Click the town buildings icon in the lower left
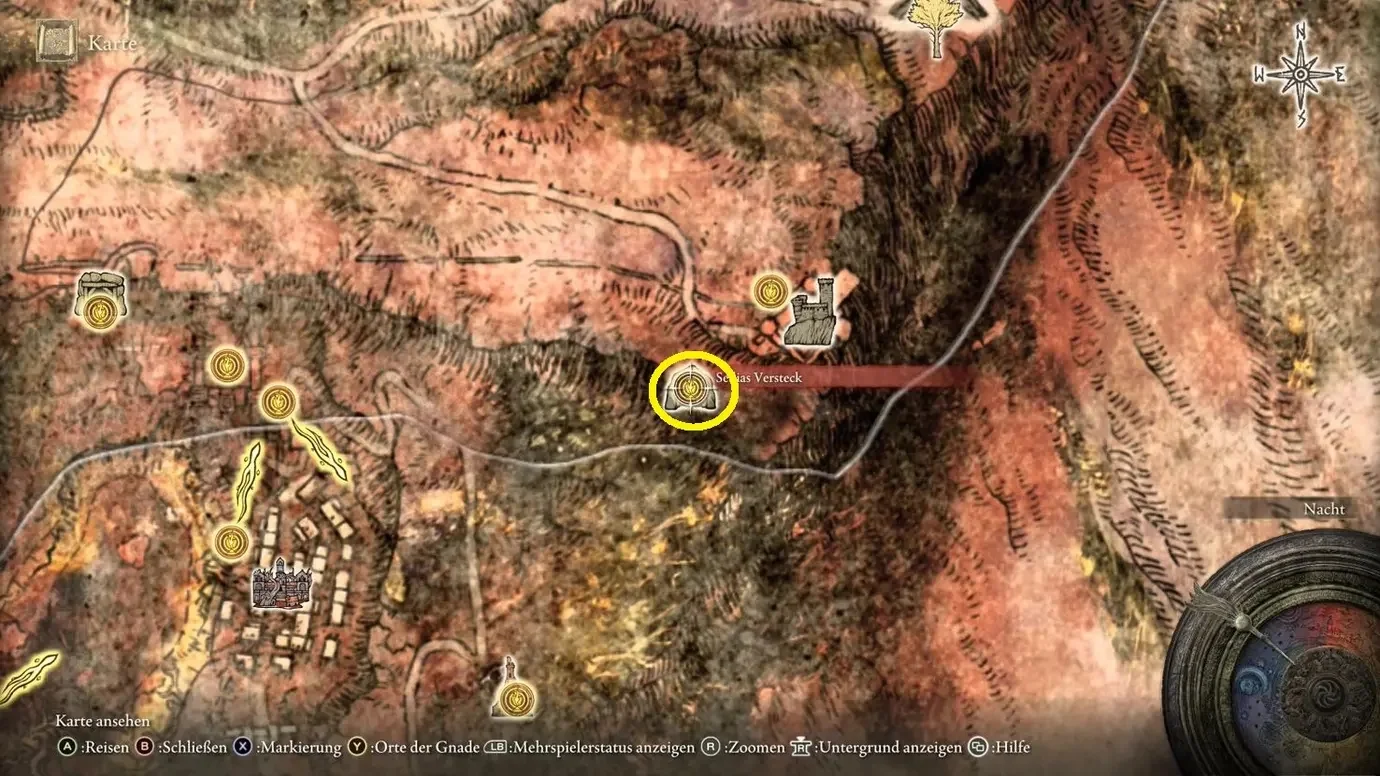The image size is (1380, 776). click(x=280, y=585)
